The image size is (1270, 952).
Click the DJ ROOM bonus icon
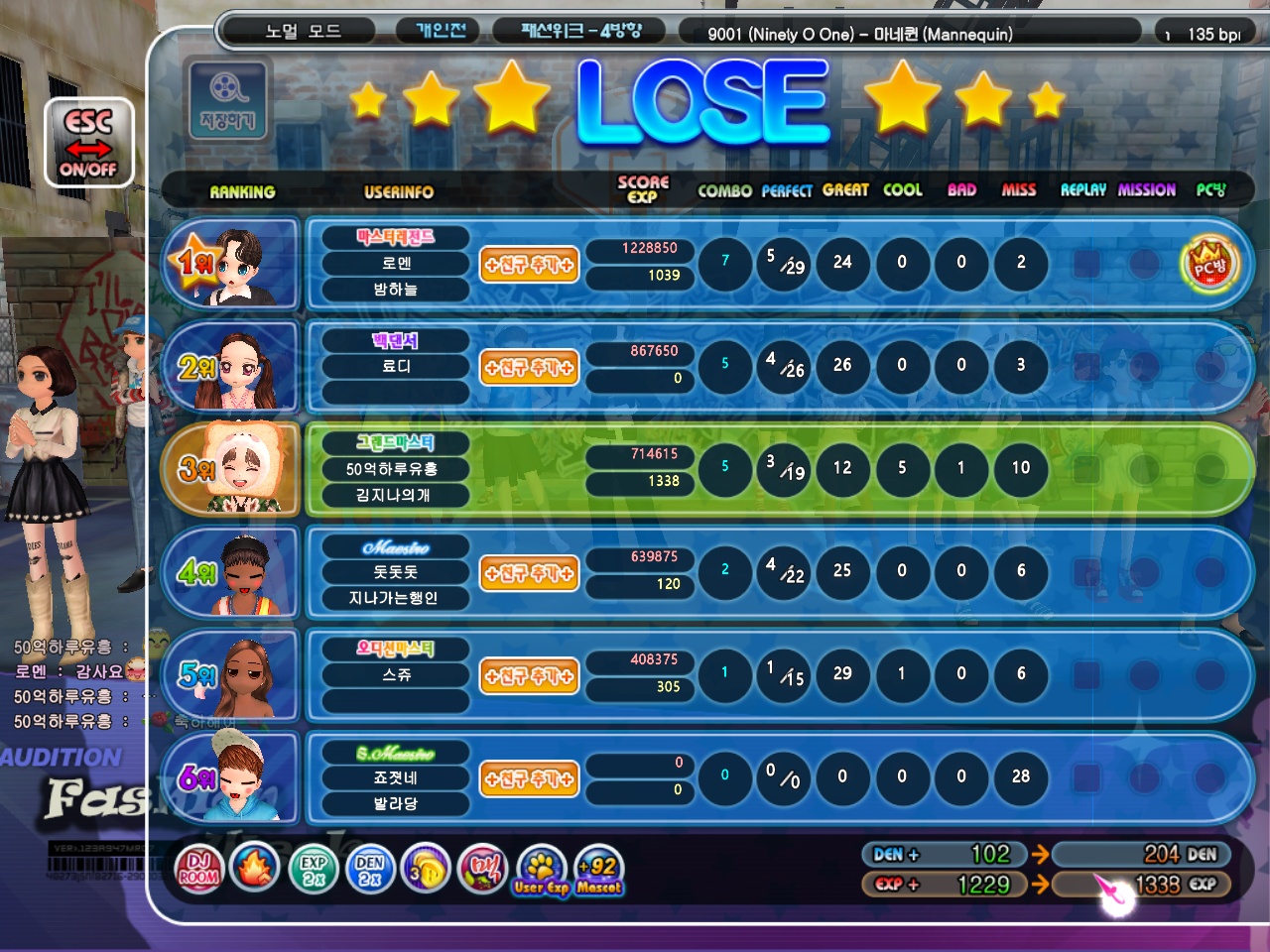[198, 869]
